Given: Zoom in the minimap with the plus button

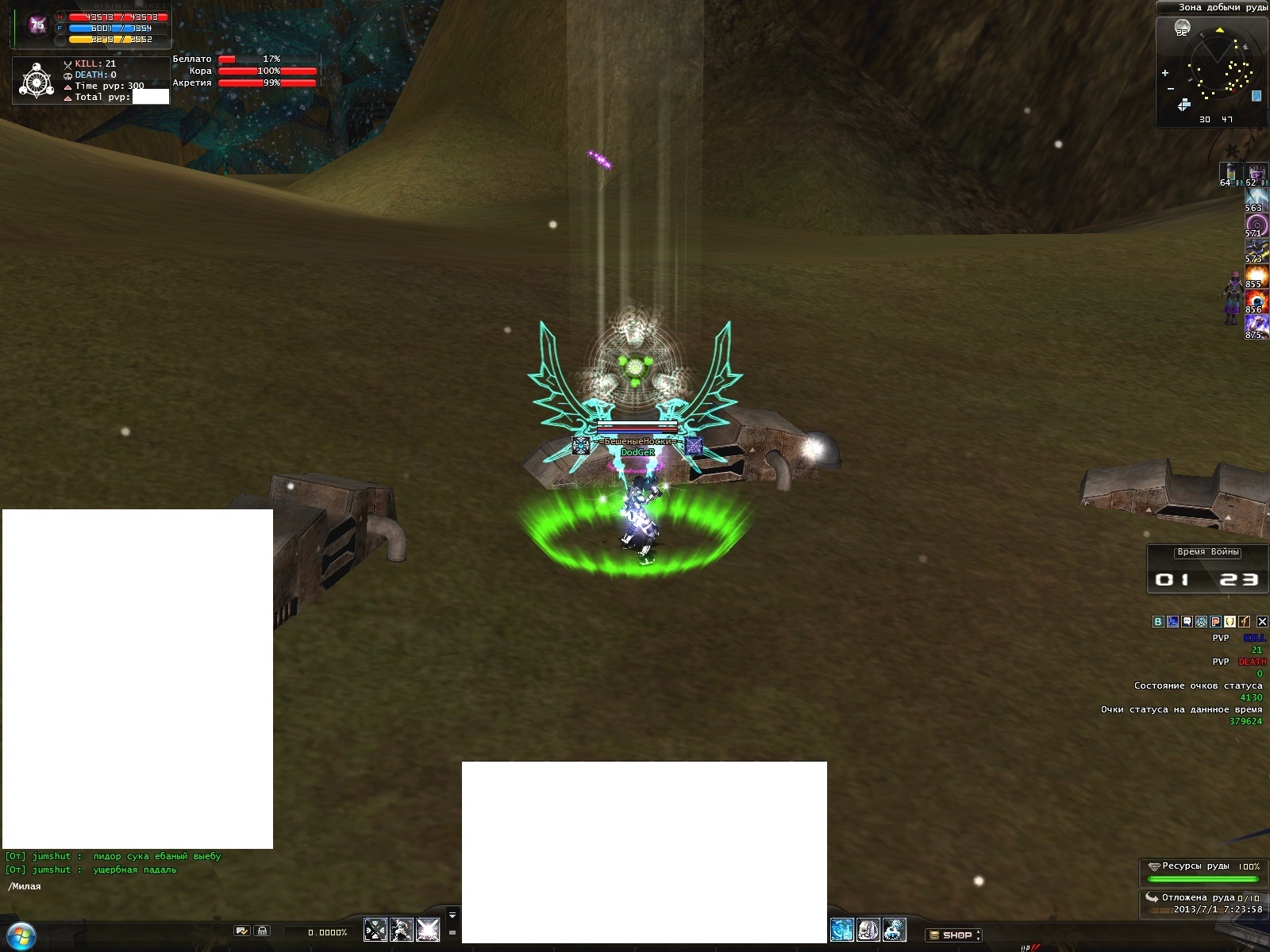Looking at the screenshot, I should [1165, 73].
